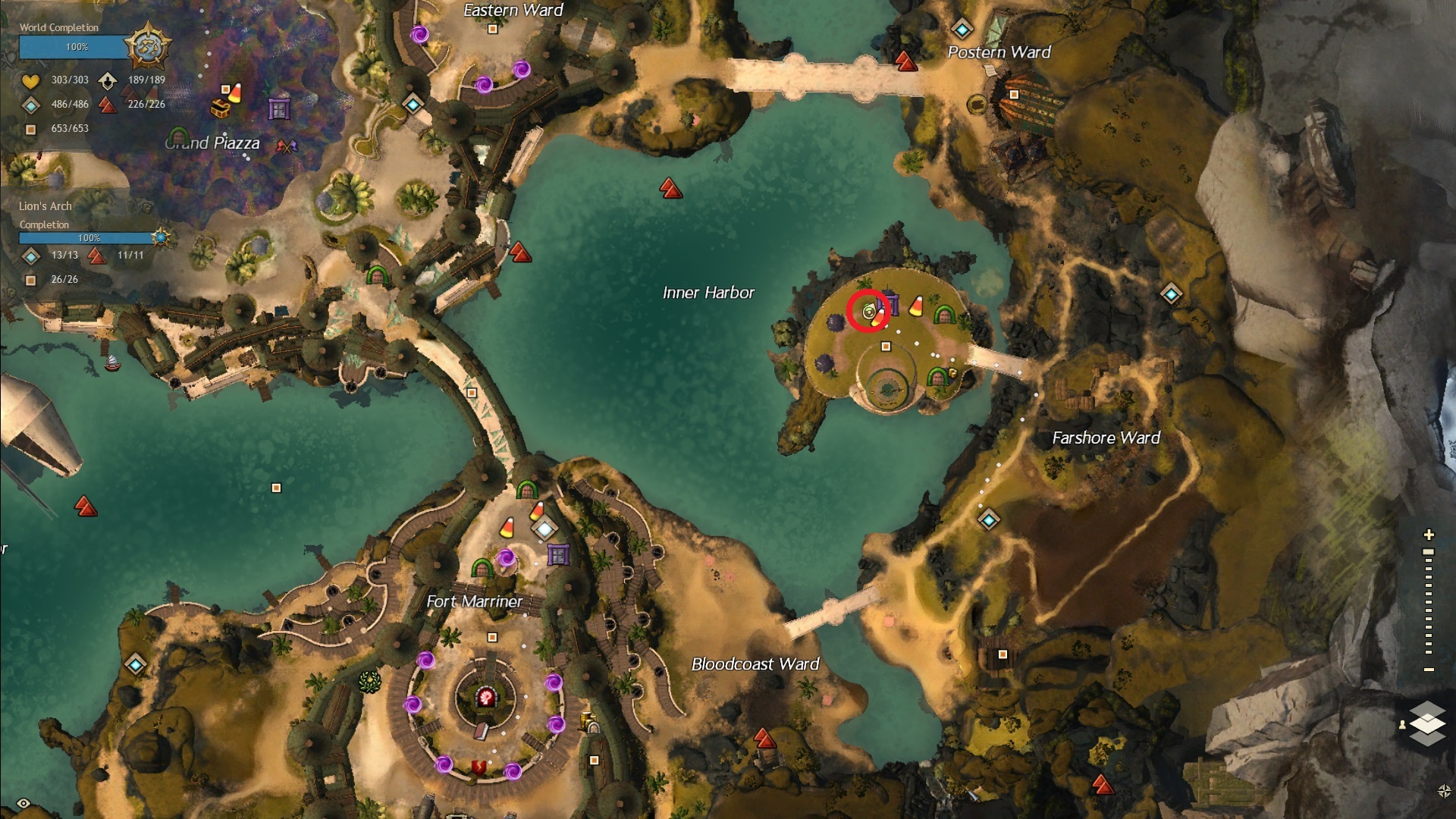Select the treasure chest bank icon

click(220, 109)
